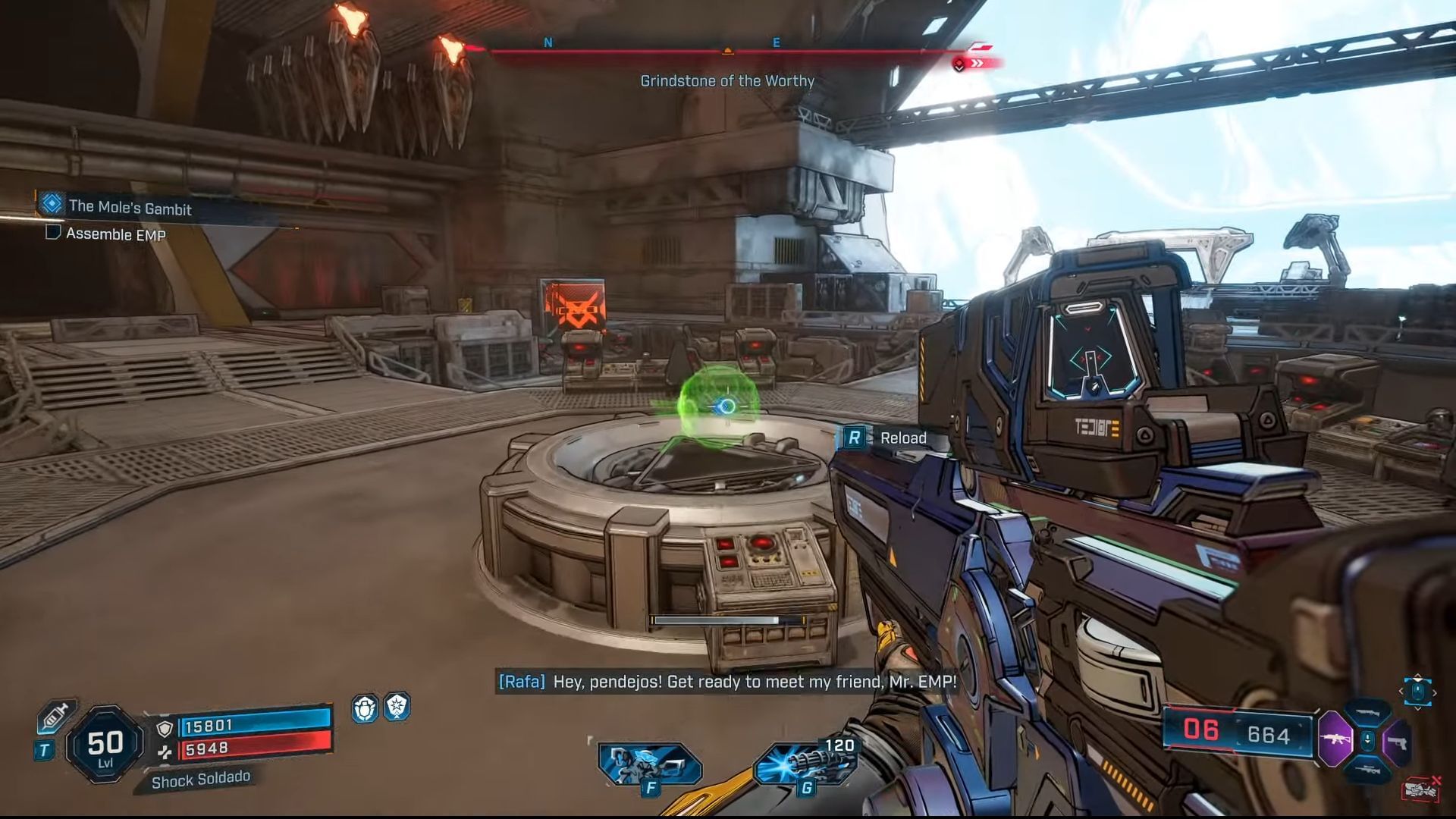Click the level 50 badge
Image resolution: width=1456 pixels, height=819 pixels.
[105, 745]
